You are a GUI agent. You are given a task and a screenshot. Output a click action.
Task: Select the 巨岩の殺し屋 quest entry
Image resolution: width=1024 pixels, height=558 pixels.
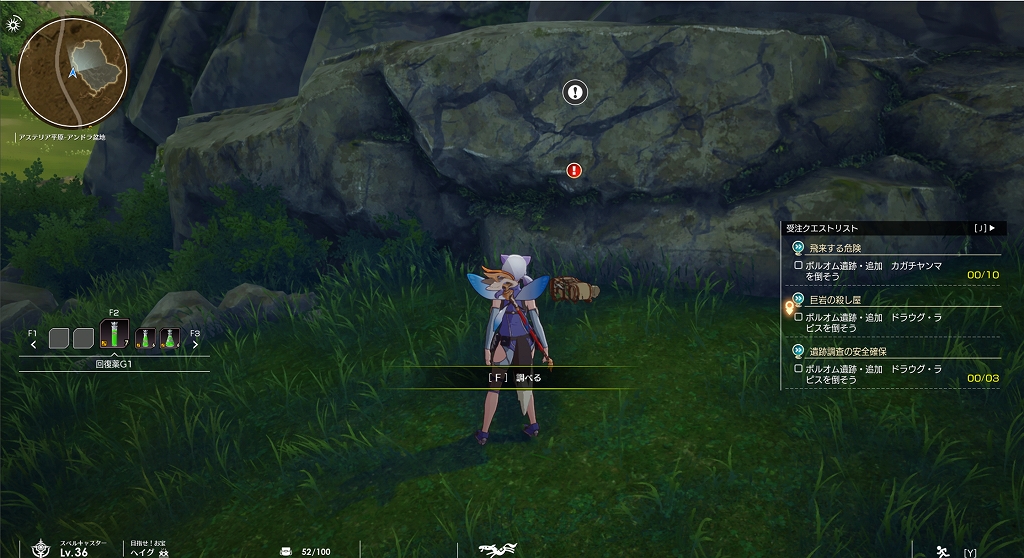834,300
